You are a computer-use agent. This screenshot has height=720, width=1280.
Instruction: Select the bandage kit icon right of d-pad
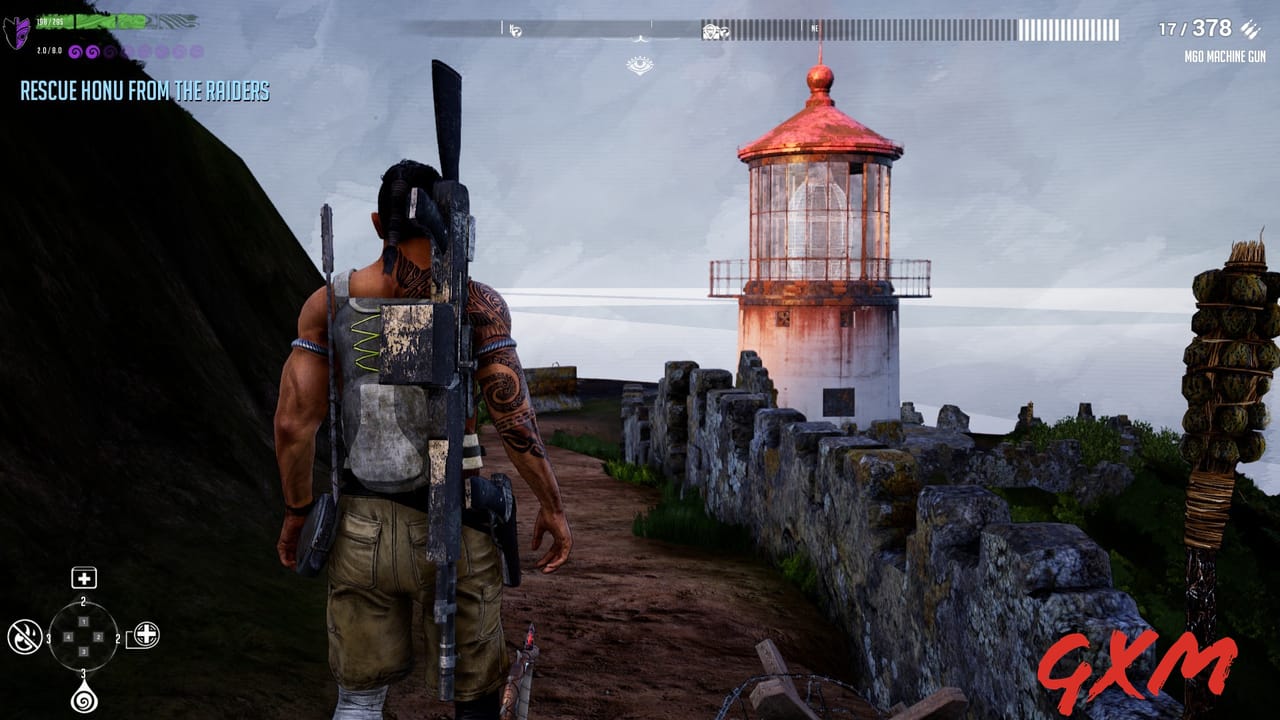[x=146, y=636]
